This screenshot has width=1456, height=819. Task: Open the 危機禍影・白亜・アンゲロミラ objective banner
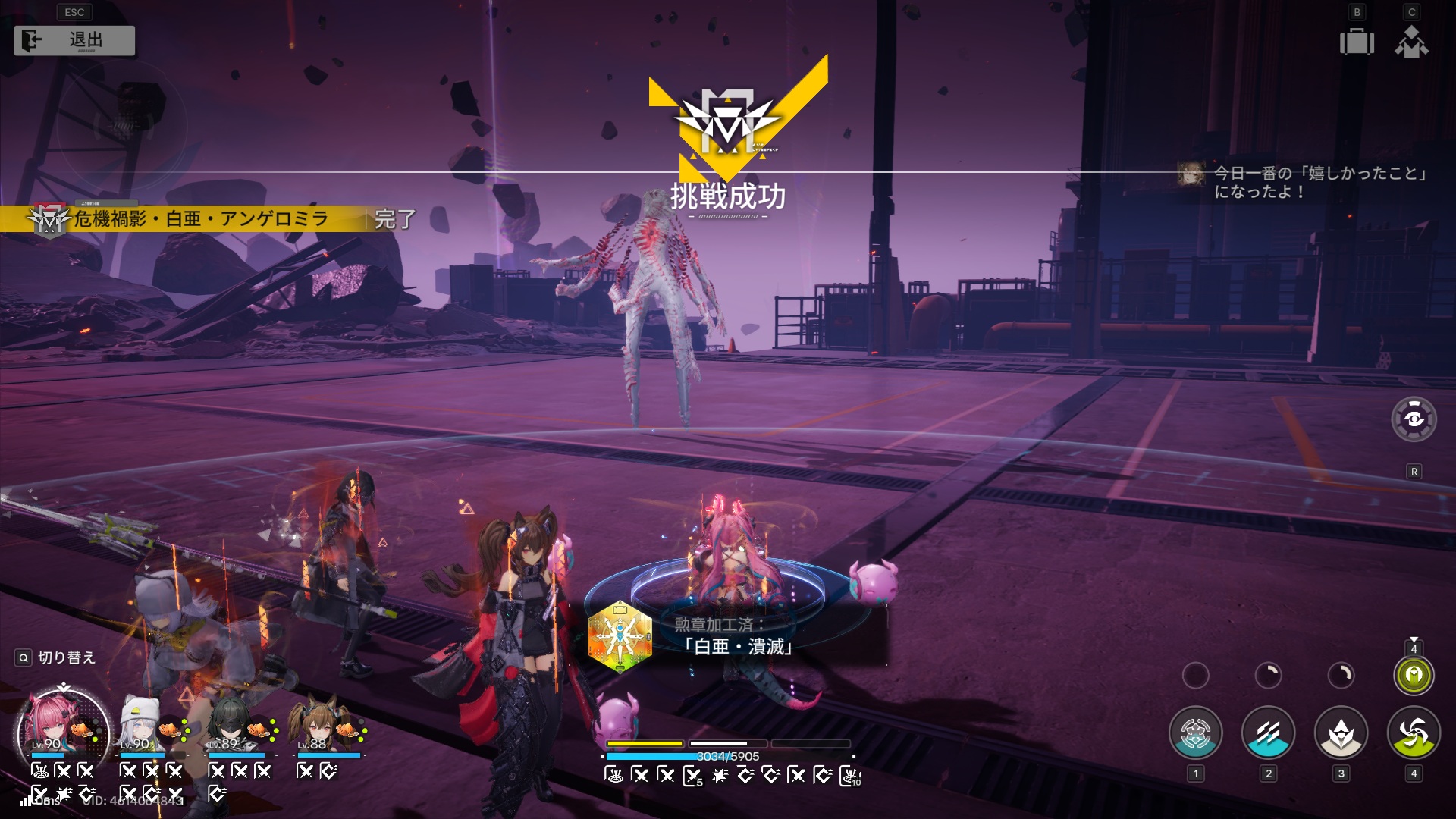pos(201,219)
